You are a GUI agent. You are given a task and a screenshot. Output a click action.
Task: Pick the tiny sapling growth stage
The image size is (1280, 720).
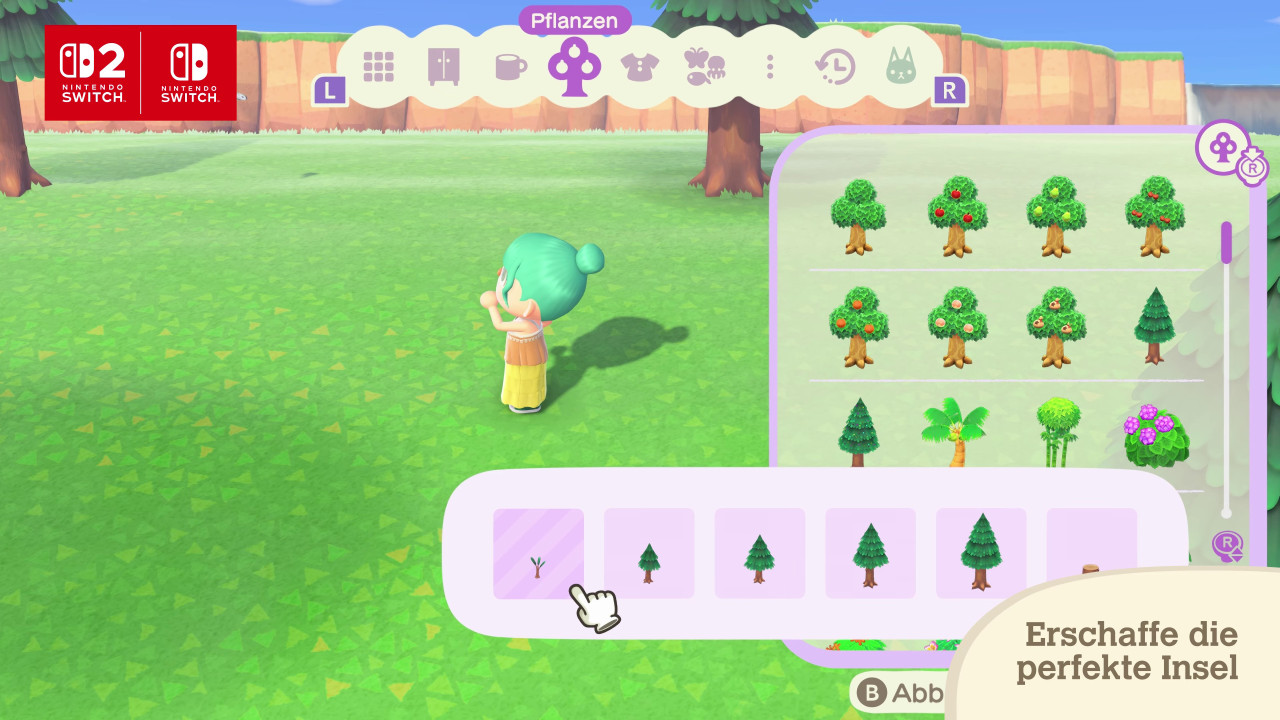tap(538, 554)
